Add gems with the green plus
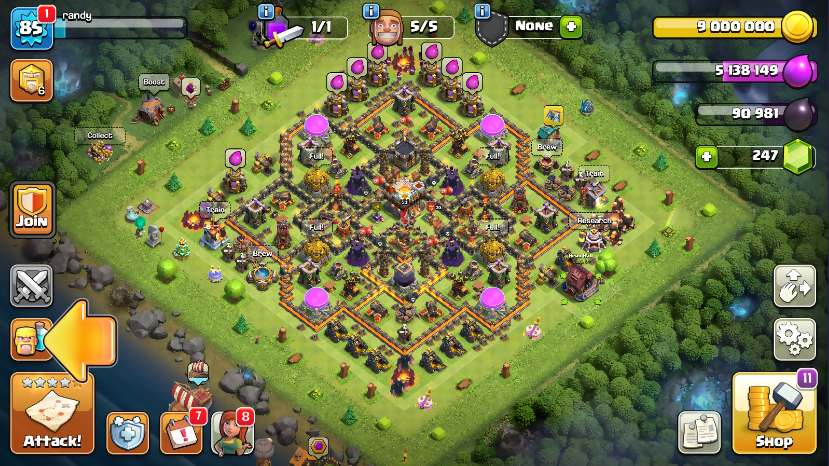This screenshot has width=829, height=466. click(x=707, y=156)
